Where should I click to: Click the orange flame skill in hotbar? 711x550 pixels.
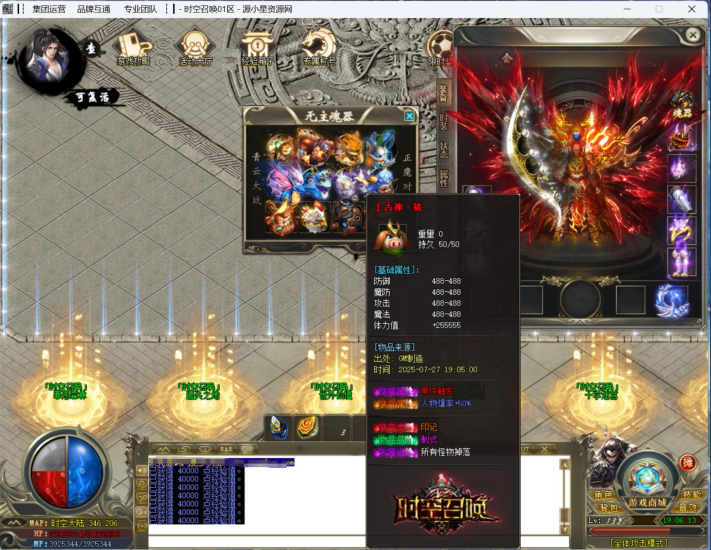click(x=309, y=427)
